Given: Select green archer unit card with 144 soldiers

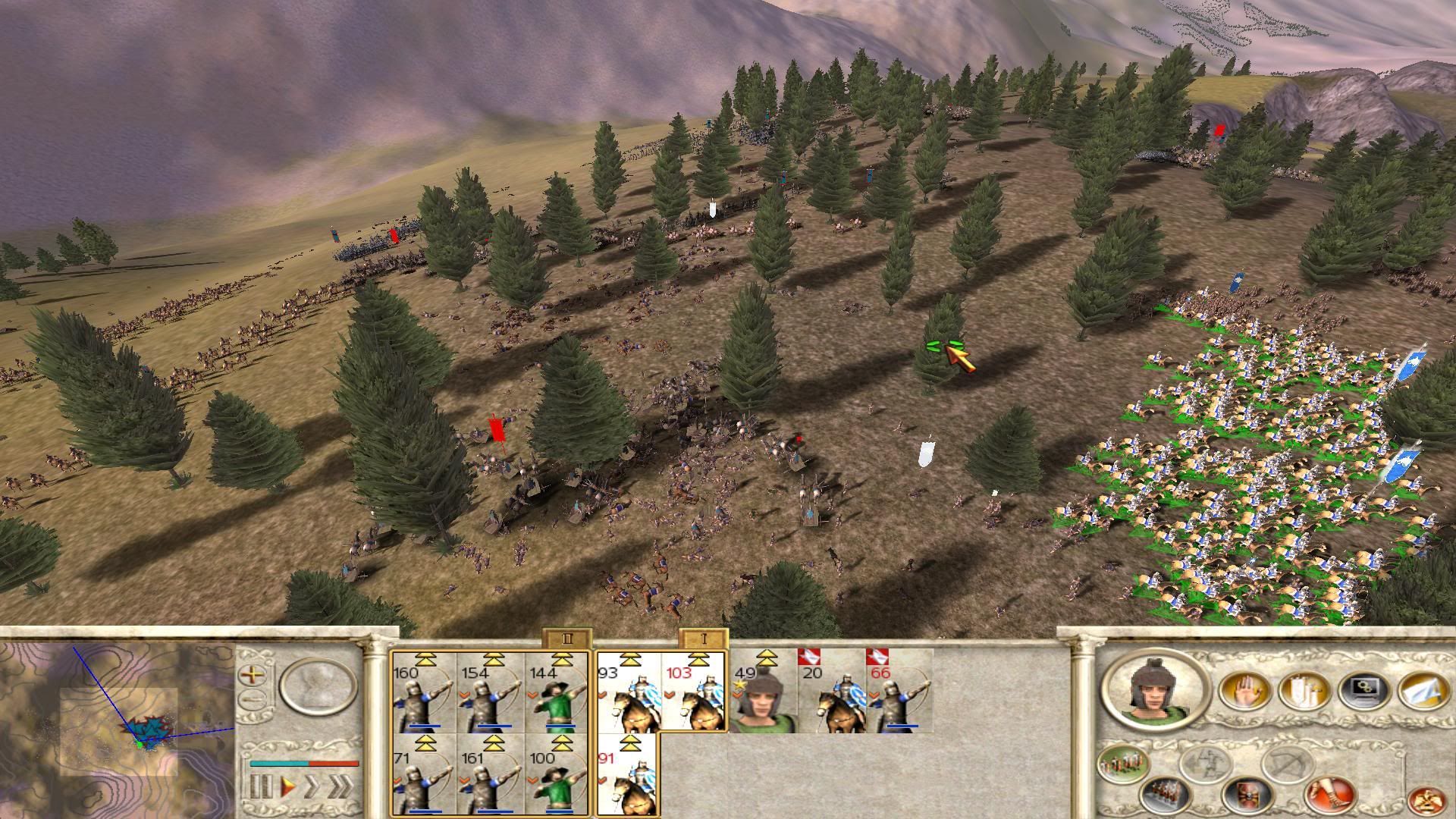Looking at the screenshot, I should coord(557,693).
